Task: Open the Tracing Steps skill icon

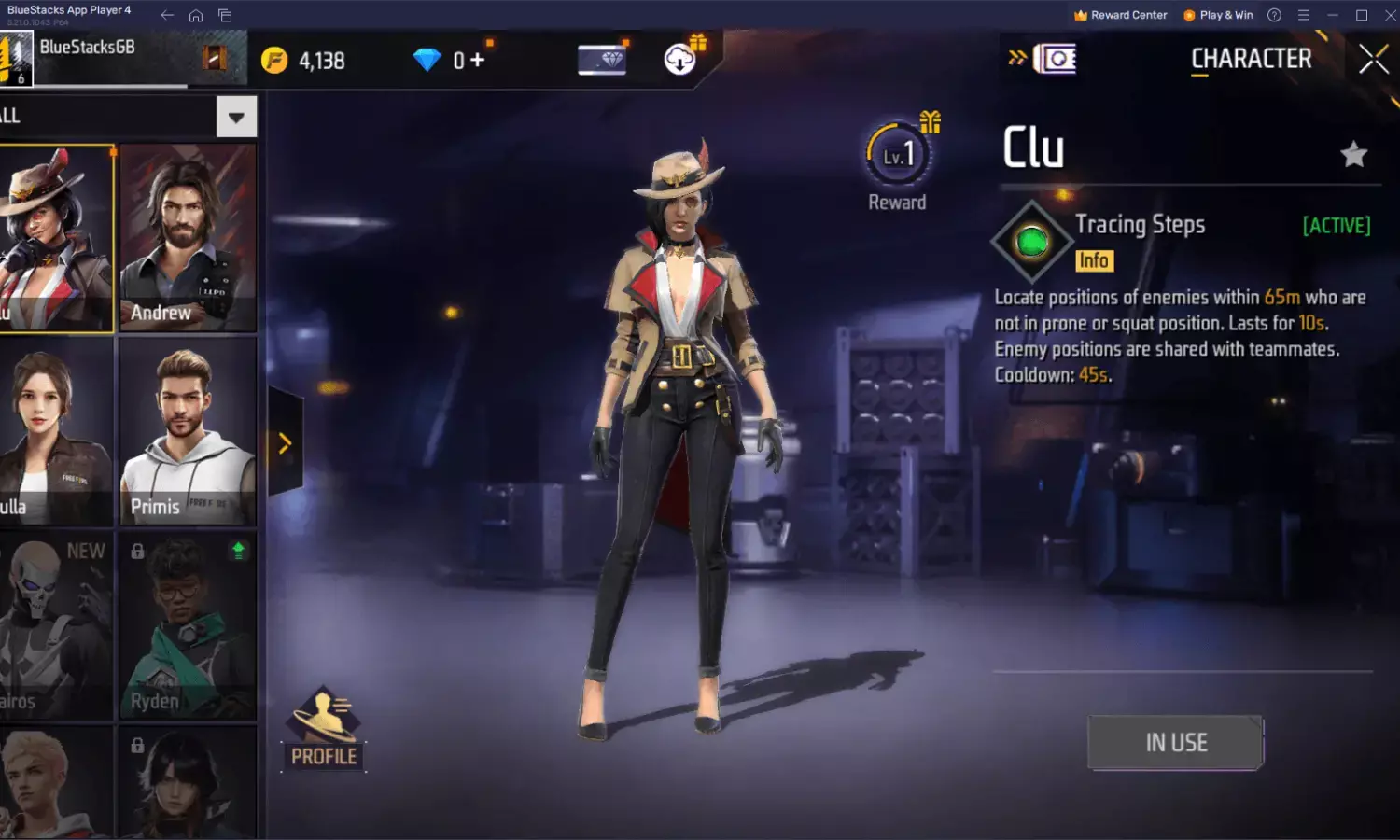Action: click(1030, 240)
